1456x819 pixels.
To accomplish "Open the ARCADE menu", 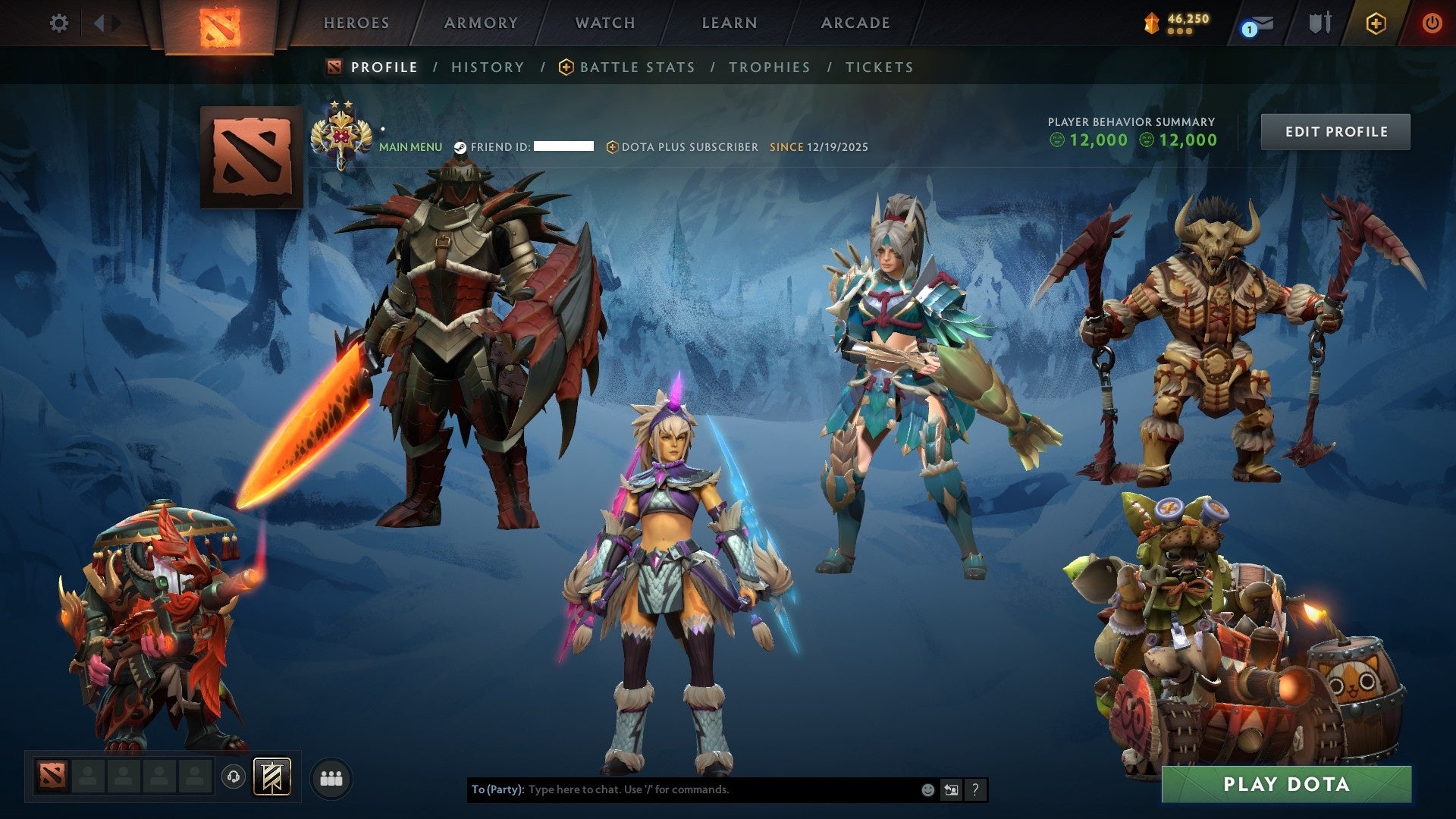I will pos(855,23).
